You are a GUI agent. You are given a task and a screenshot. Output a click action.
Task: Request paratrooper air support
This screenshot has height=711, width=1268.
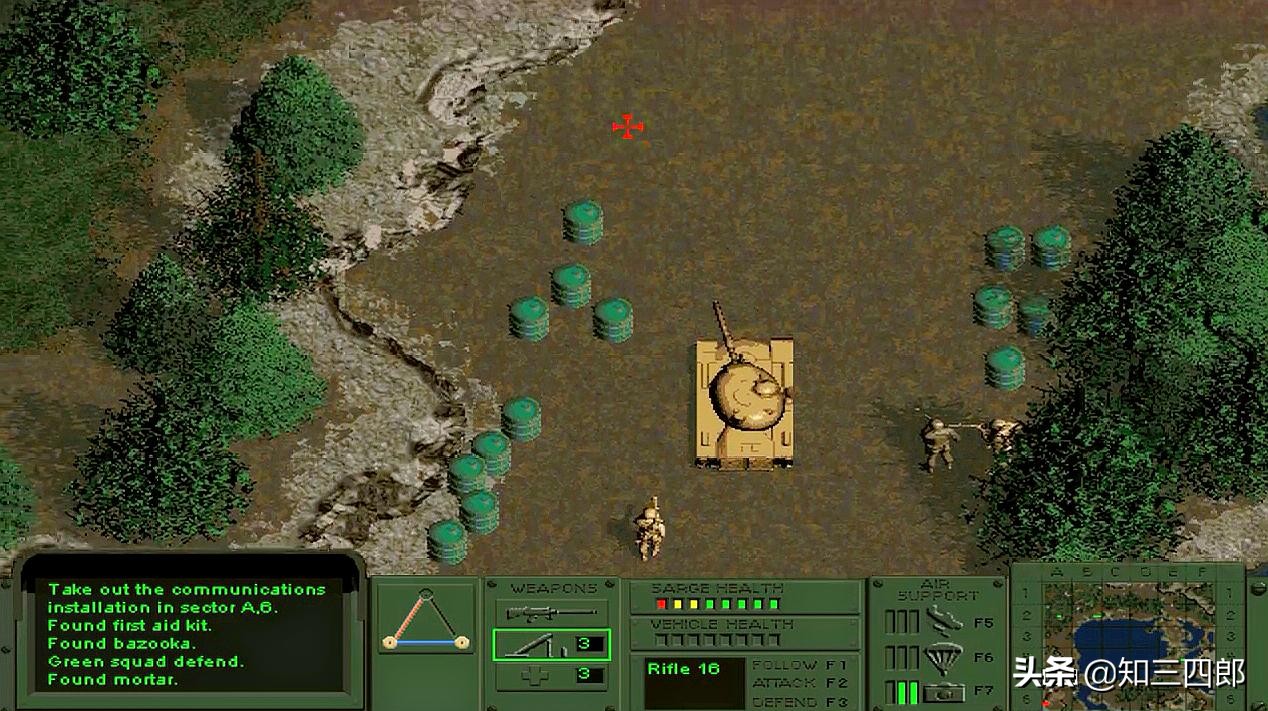click(x=944, y=656)
